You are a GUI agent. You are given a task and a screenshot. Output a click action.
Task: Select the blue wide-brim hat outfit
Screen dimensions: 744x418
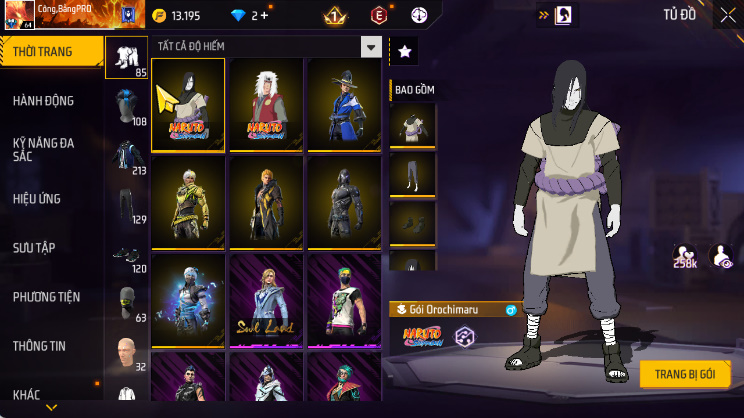[344, 105]
